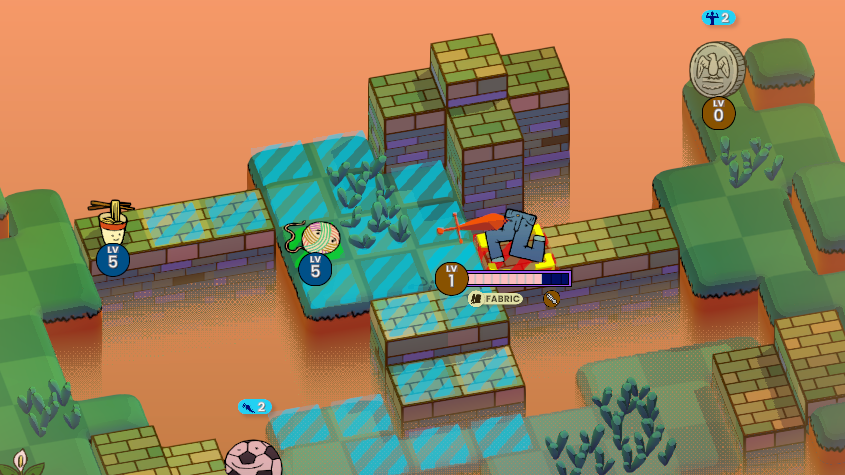The image size is (845, 475).
Task: Click the FABRIC type tag
Action: (496, 299)
